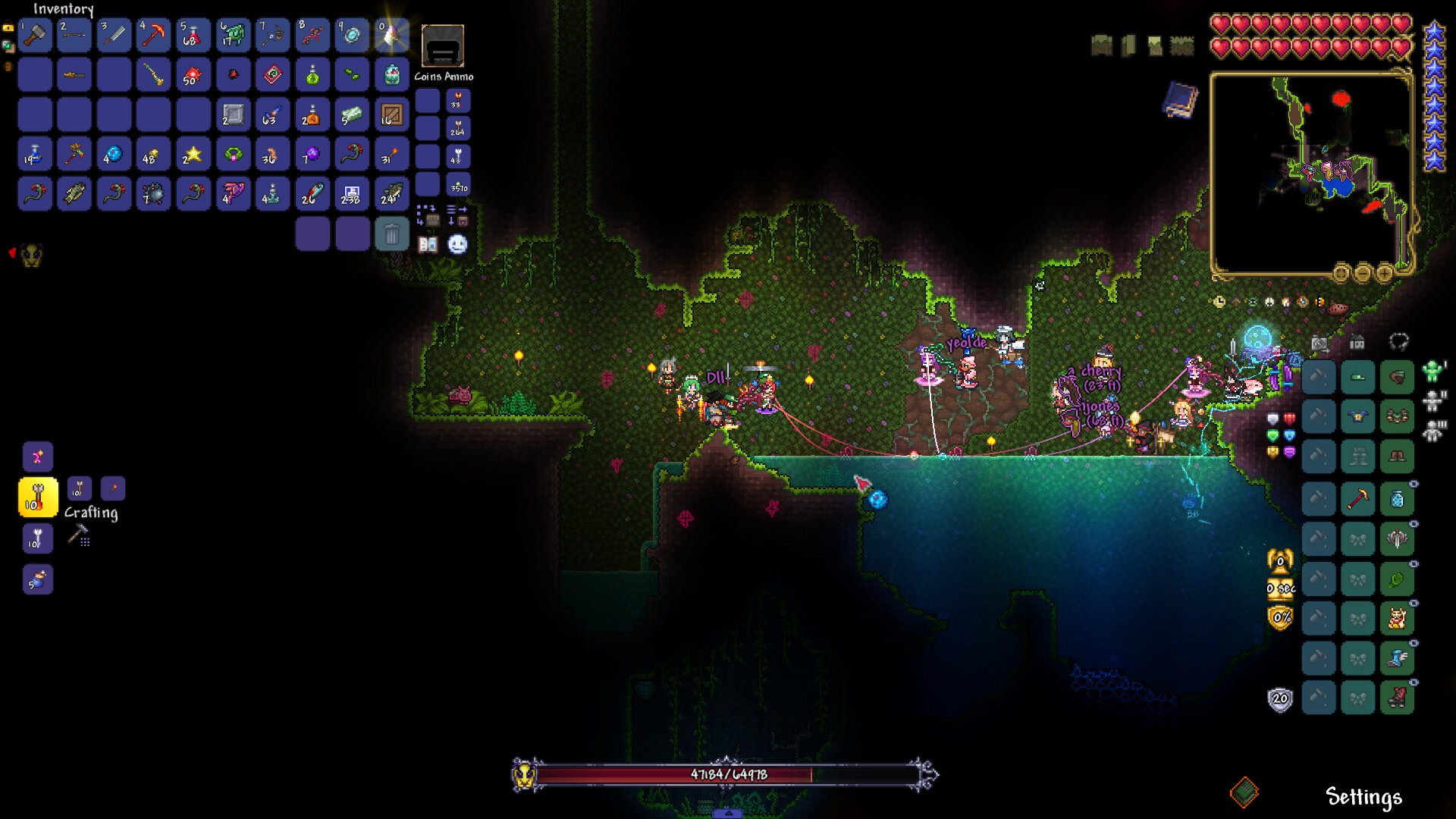The image size is (1456, 819).
Task: Click the minimap
Action: point(1310,174)
